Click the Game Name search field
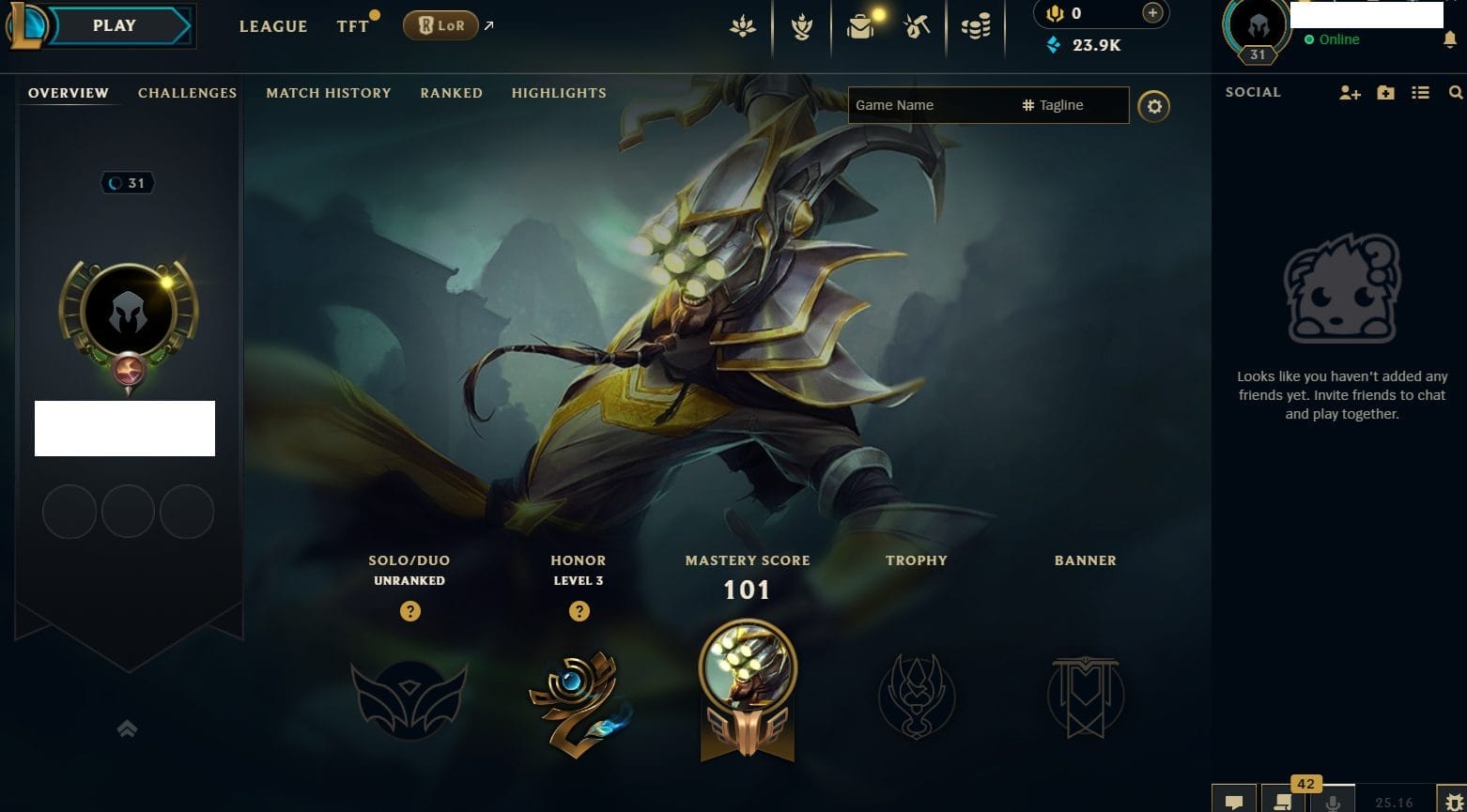The width and height of the screenshot is (1467, 812). [x=930, y=105]
